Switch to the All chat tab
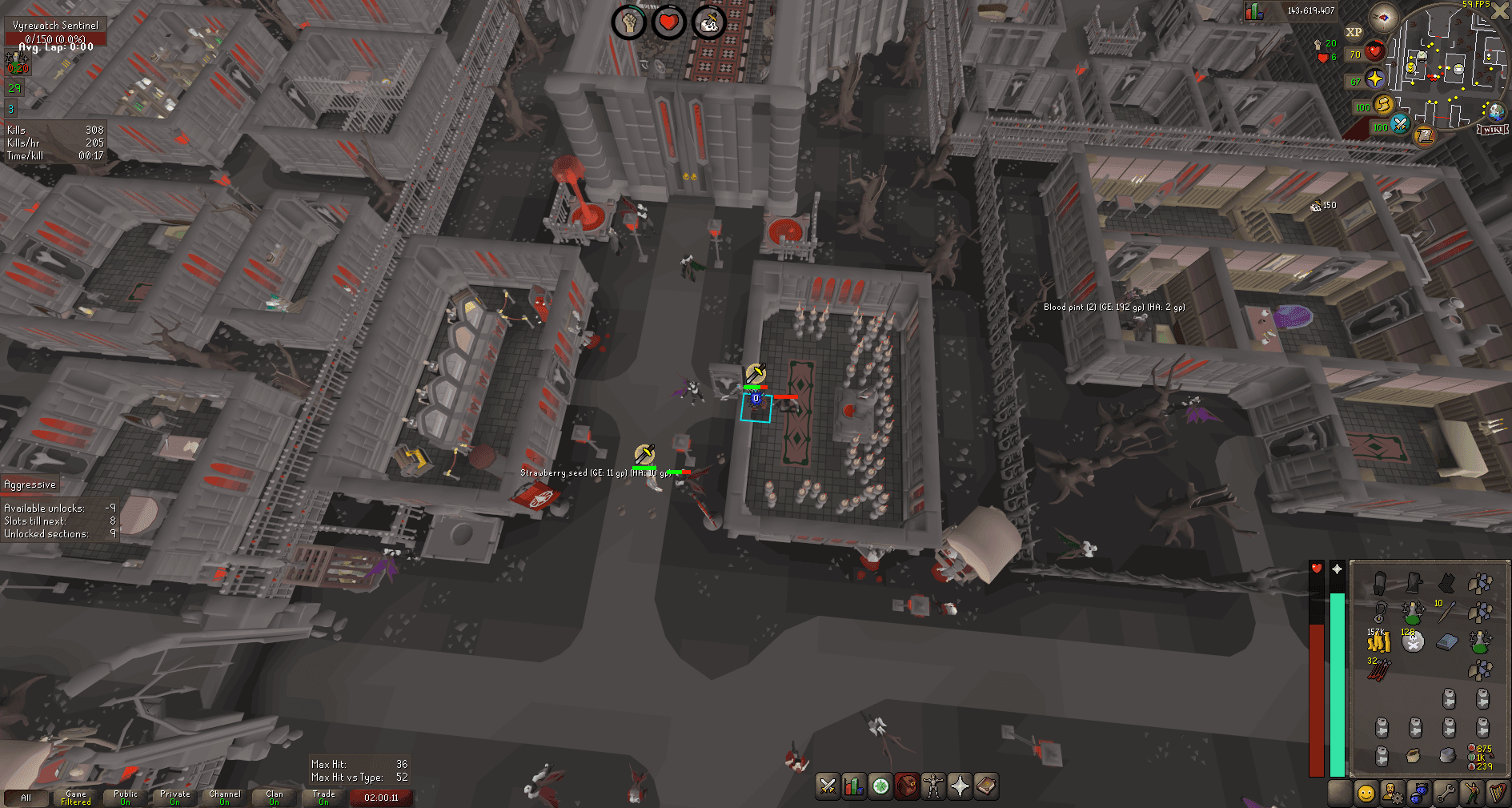Screen dimensions: 1512x808 (x=26, y=798)
